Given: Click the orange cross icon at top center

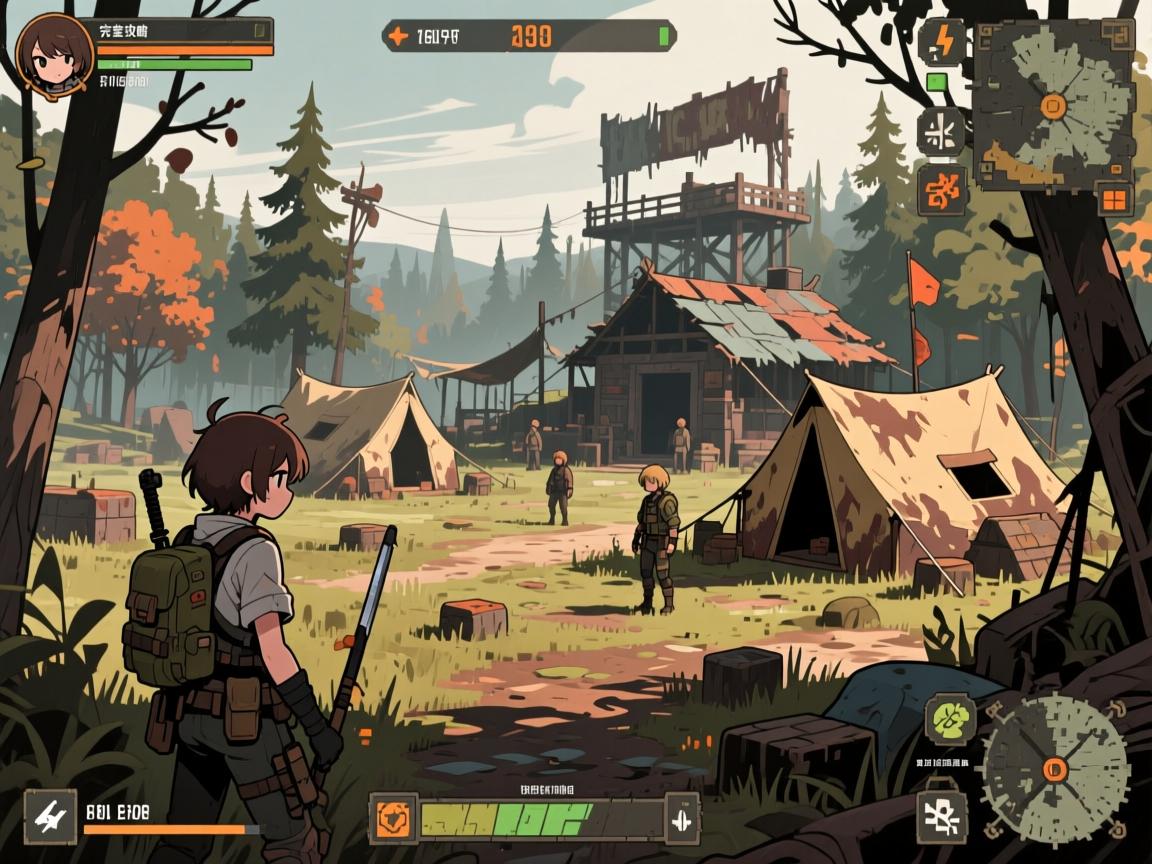Looking at the screenshot, I should [398, 37].
